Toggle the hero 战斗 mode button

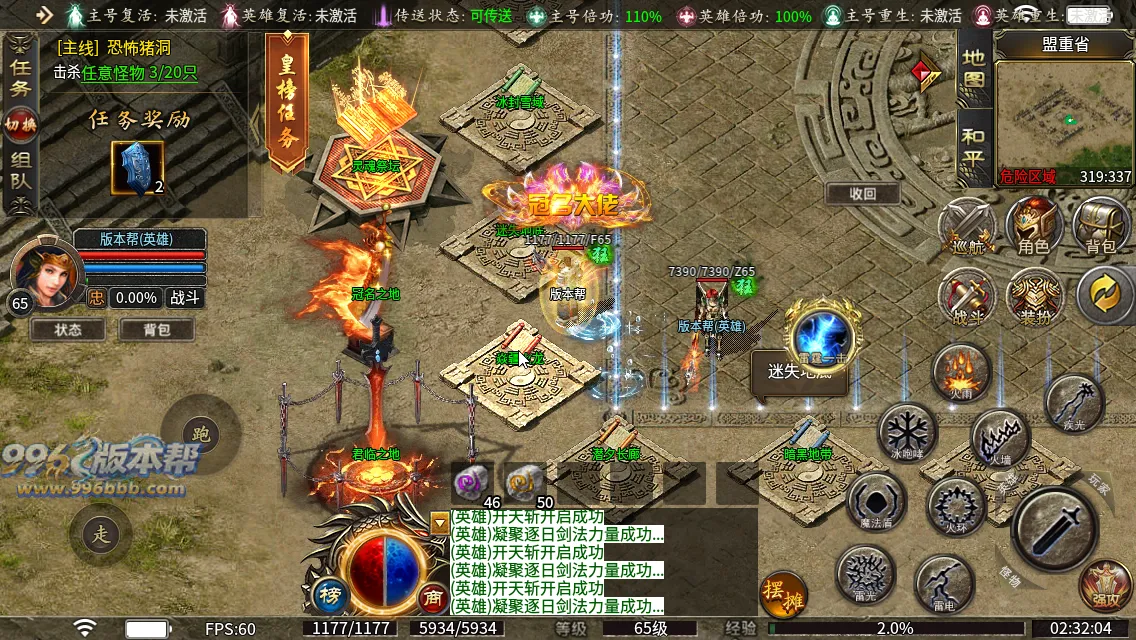[183, 298]
